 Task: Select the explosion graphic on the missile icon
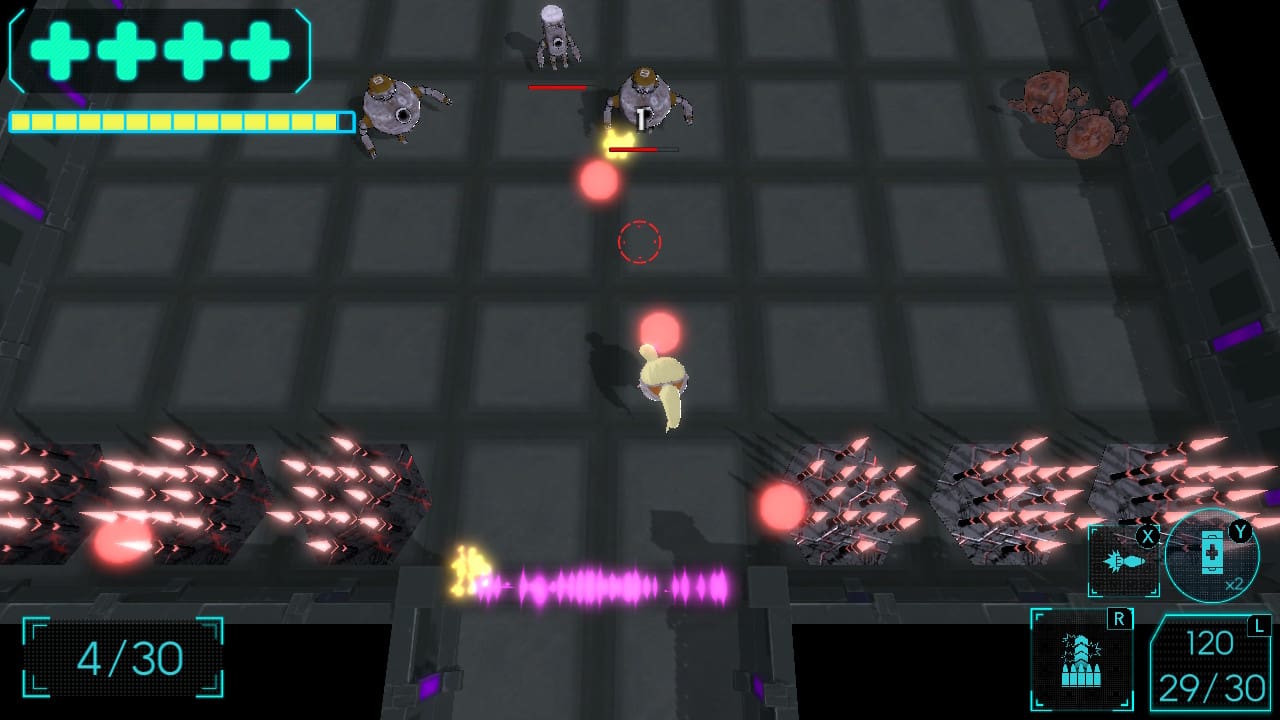1113,560
